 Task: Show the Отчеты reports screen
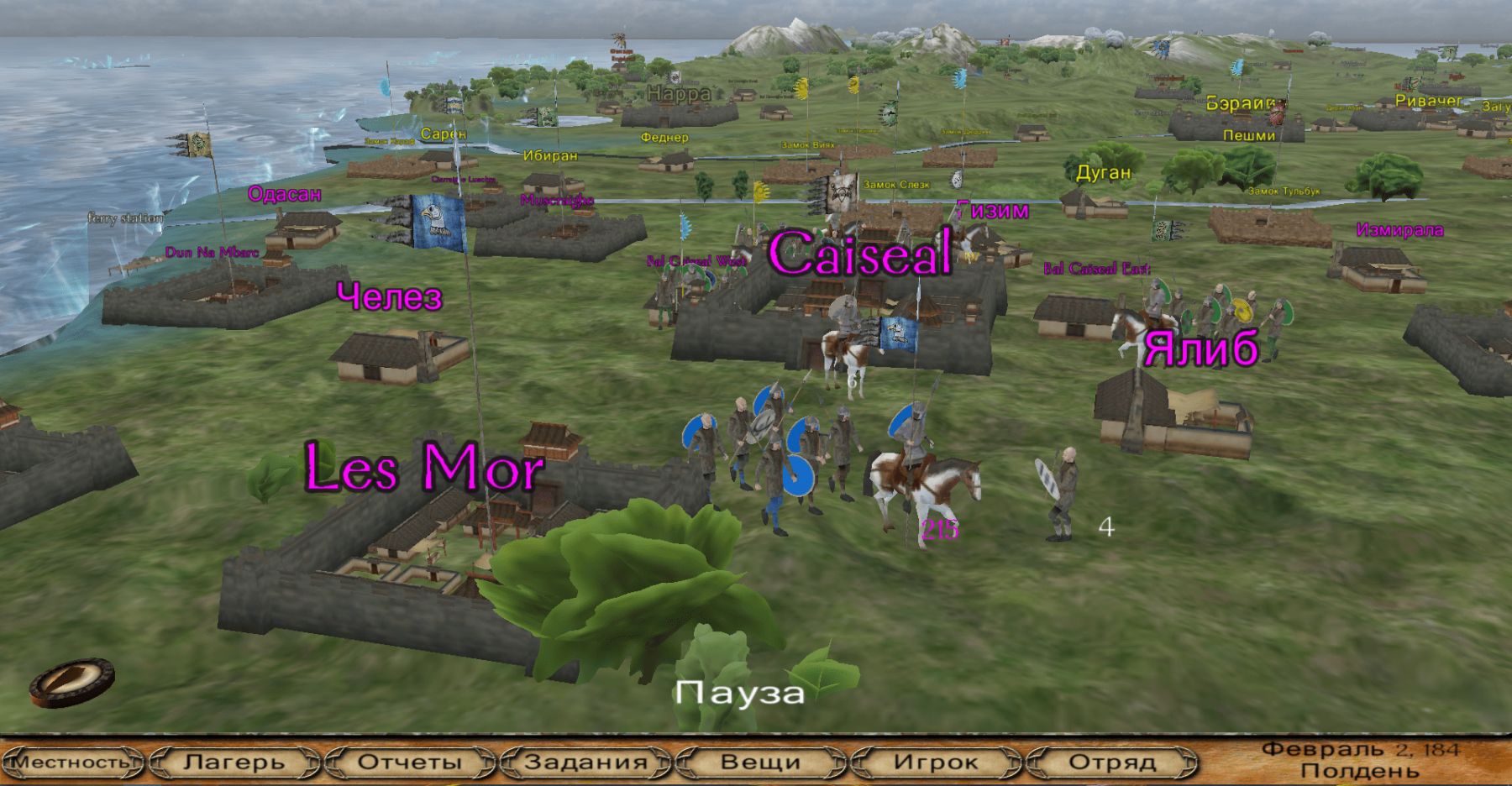pyautogui.click(x=410, y=762)
